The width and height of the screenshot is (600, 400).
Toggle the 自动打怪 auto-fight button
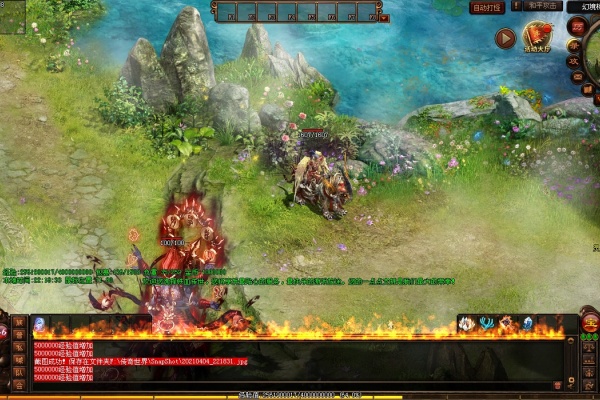[x=487, y=6]
